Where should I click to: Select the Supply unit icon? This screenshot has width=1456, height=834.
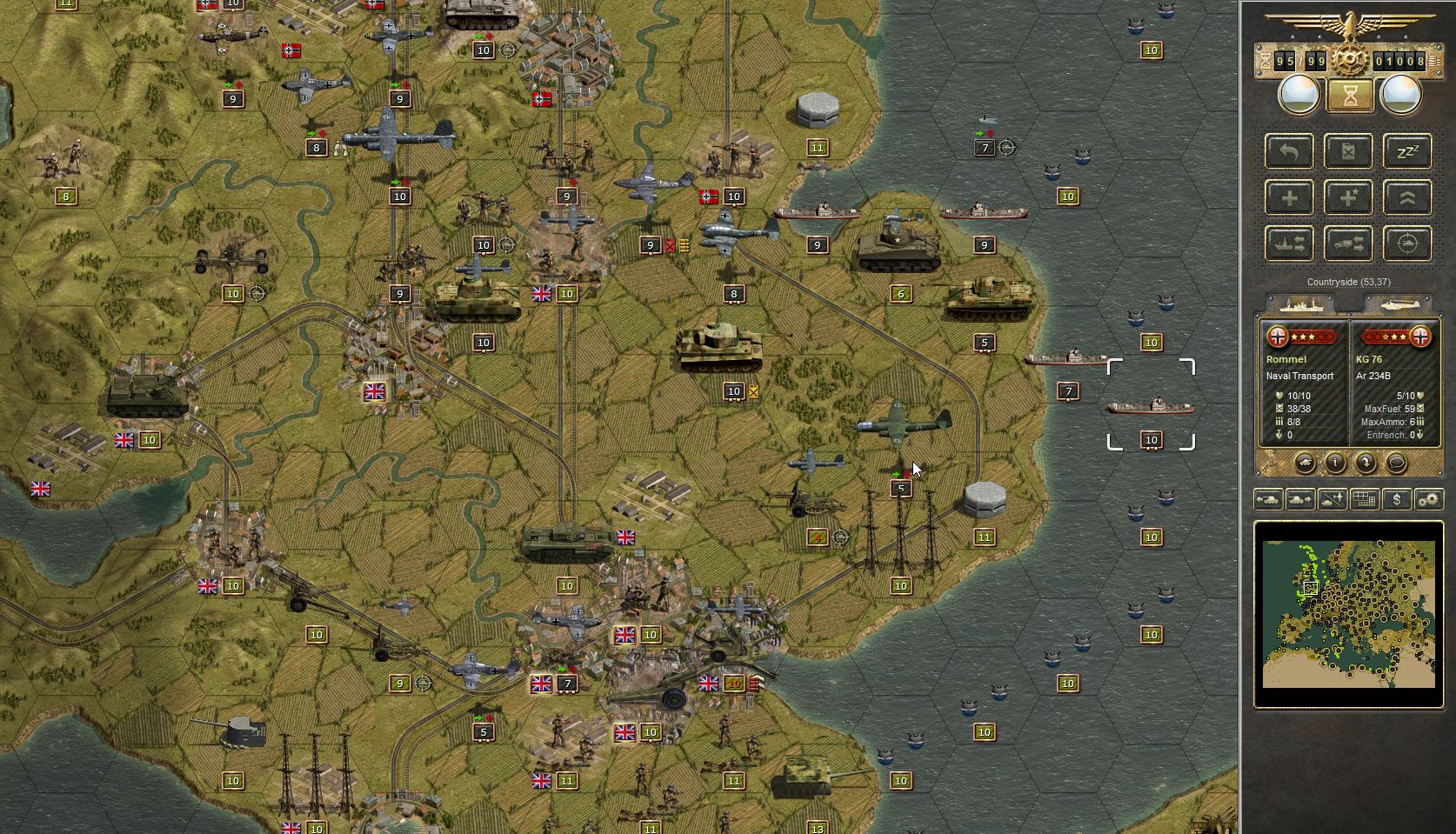1347,152
